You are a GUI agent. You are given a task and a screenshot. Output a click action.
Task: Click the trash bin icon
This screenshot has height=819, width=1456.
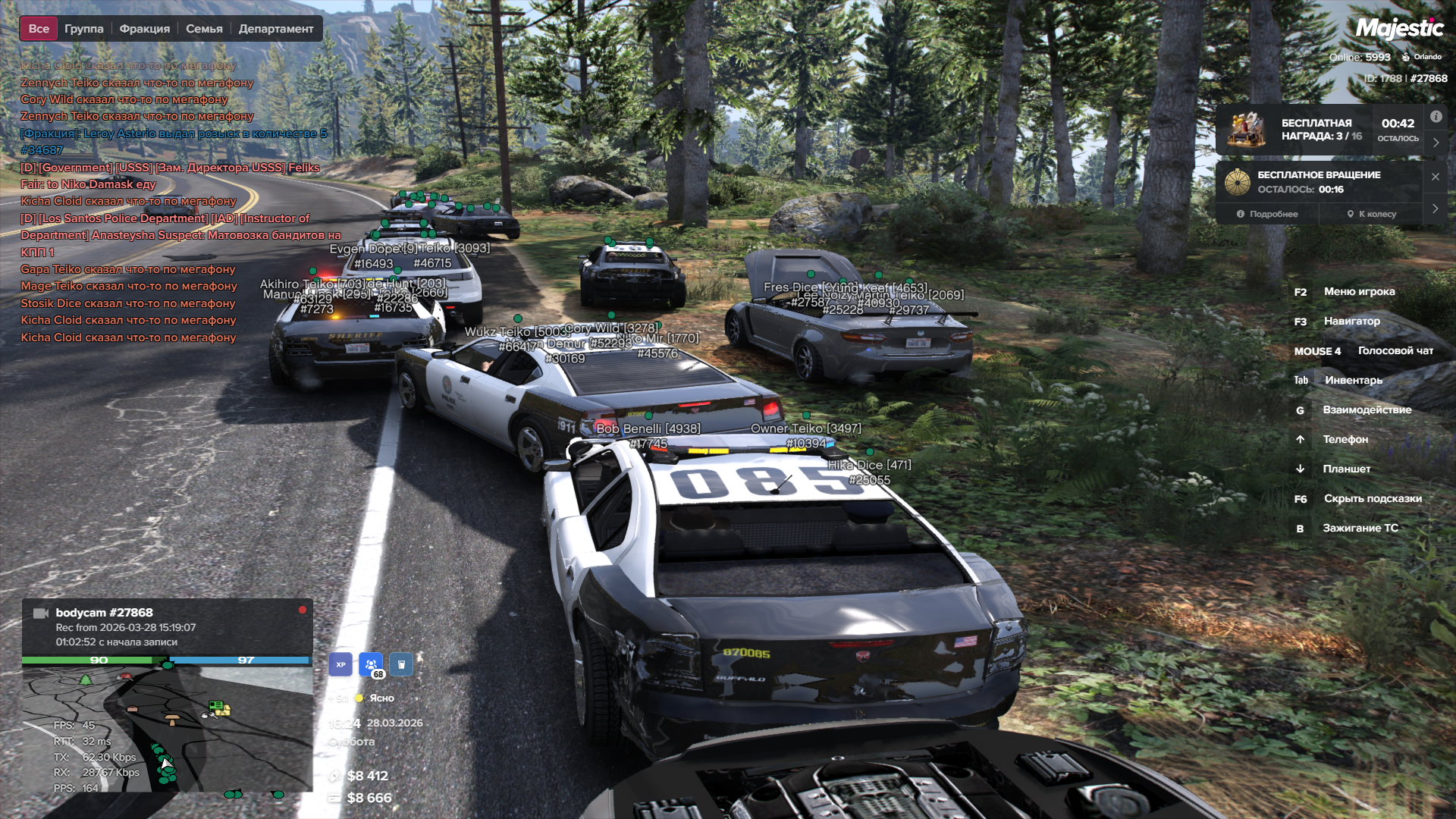click(401, 664)
